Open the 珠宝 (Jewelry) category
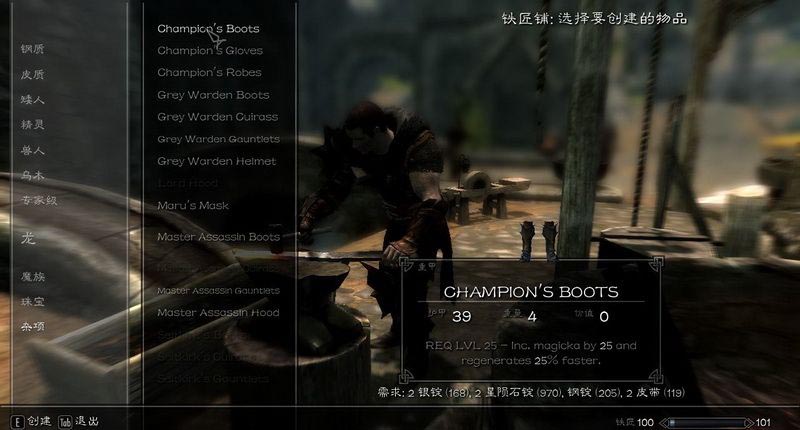This screenshot has height=430, width=800. [33, 301]
